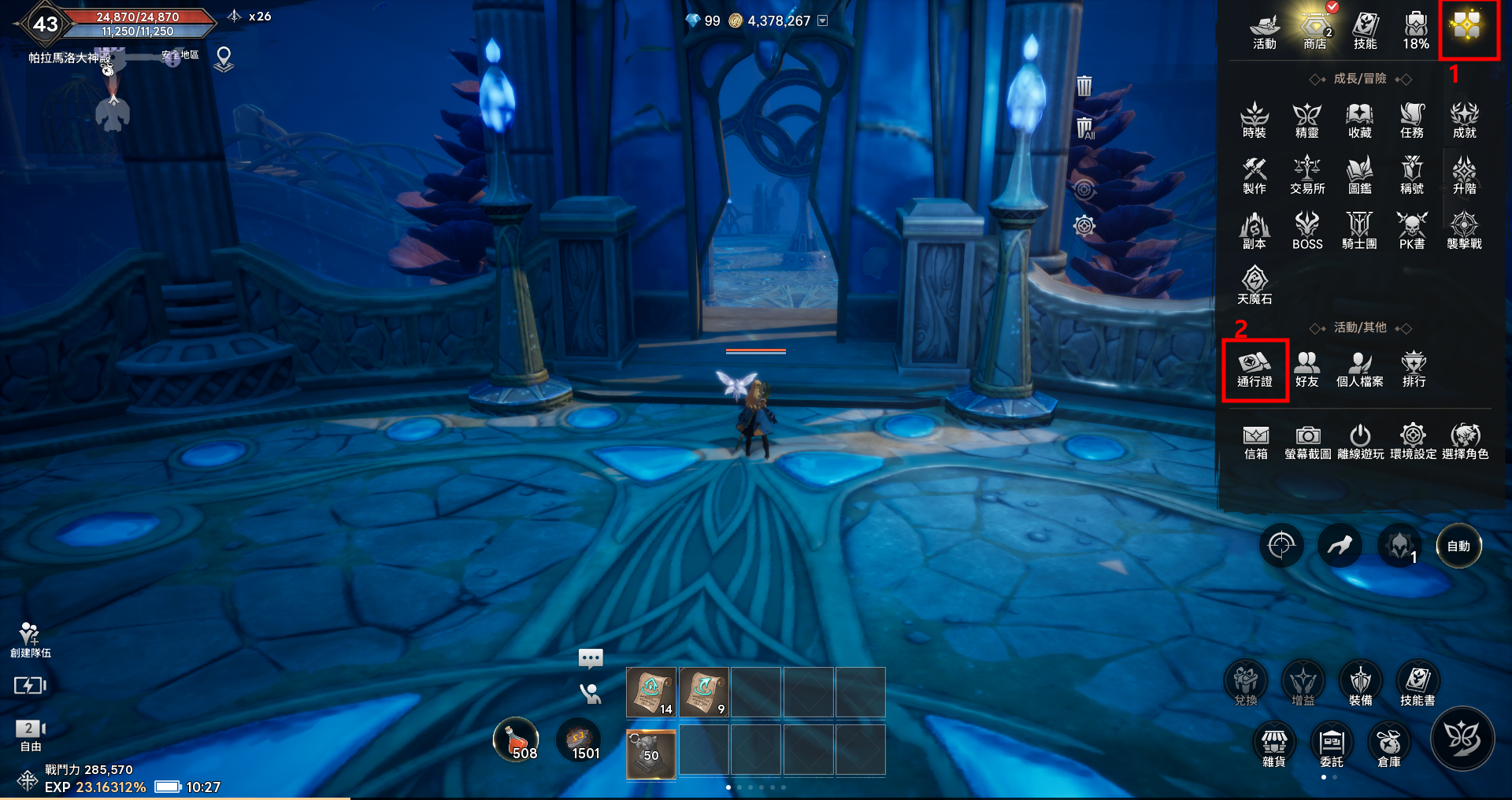This screenshot has width=1512, height=800.
Task: Open the 騎士團 guild menu
Action: (x=1359, y=230)
